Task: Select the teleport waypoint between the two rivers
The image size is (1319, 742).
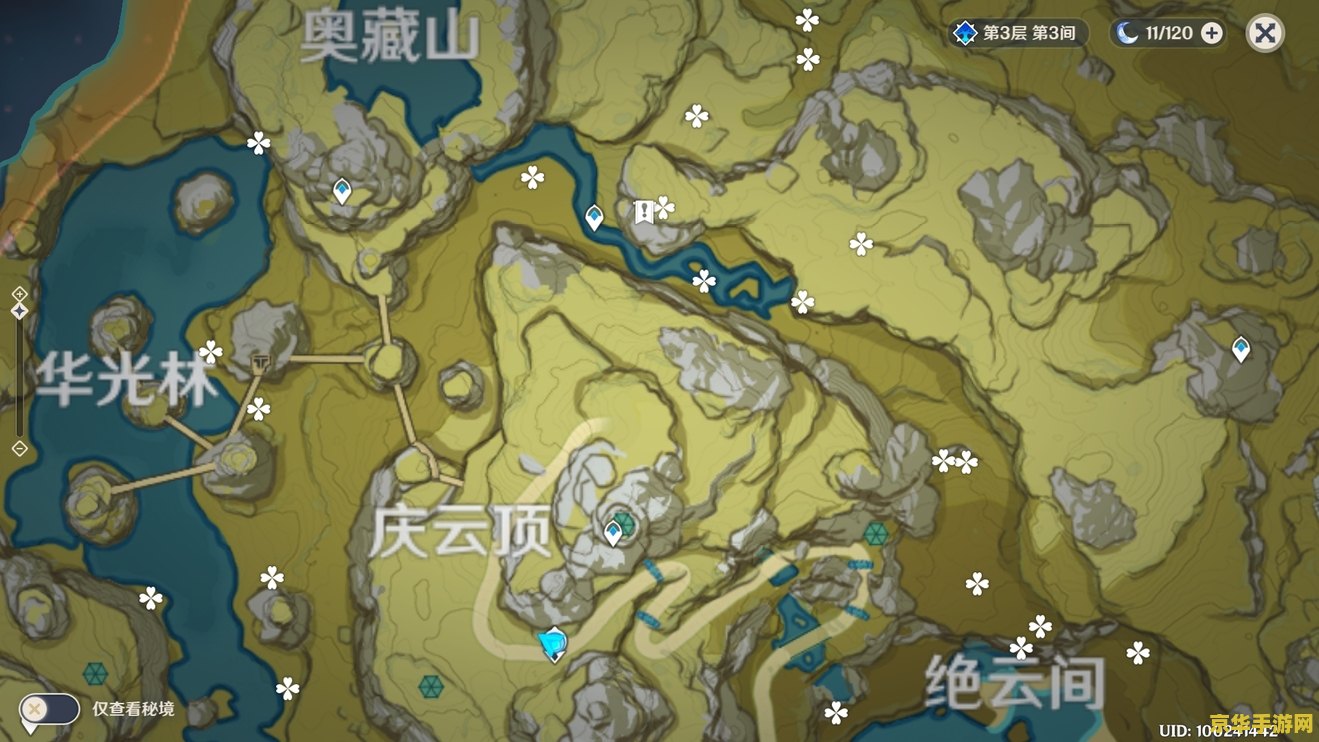Action: click(593, 216)
